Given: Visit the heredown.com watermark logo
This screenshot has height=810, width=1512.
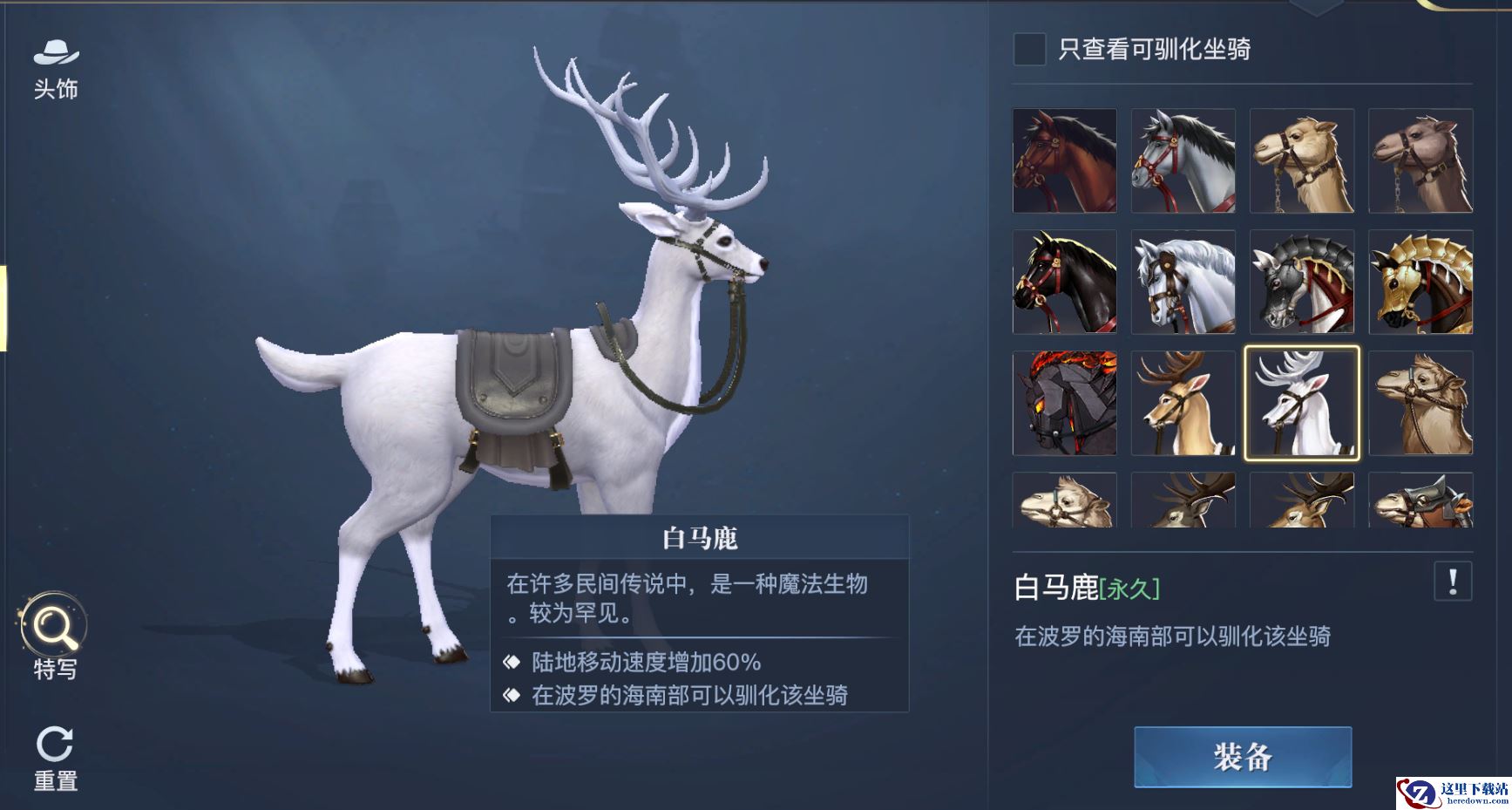Looking at the screenshot, I should 1453,793.
